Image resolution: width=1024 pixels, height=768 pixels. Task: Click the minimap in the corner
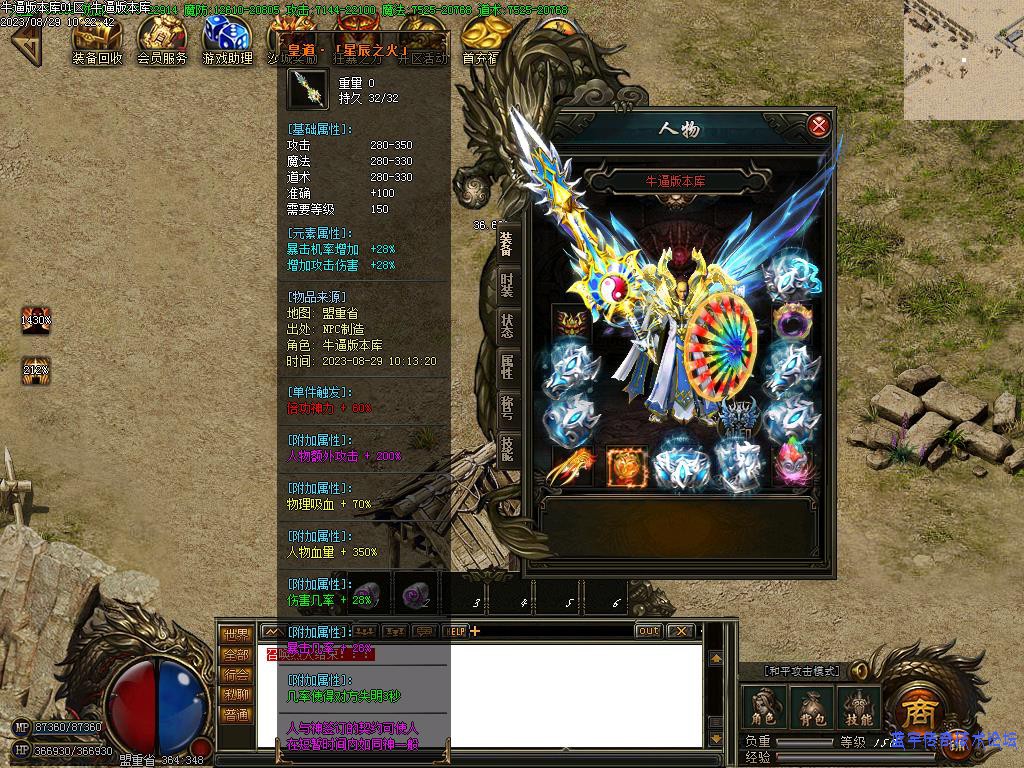pyautogui.click(x=963, y=60)
